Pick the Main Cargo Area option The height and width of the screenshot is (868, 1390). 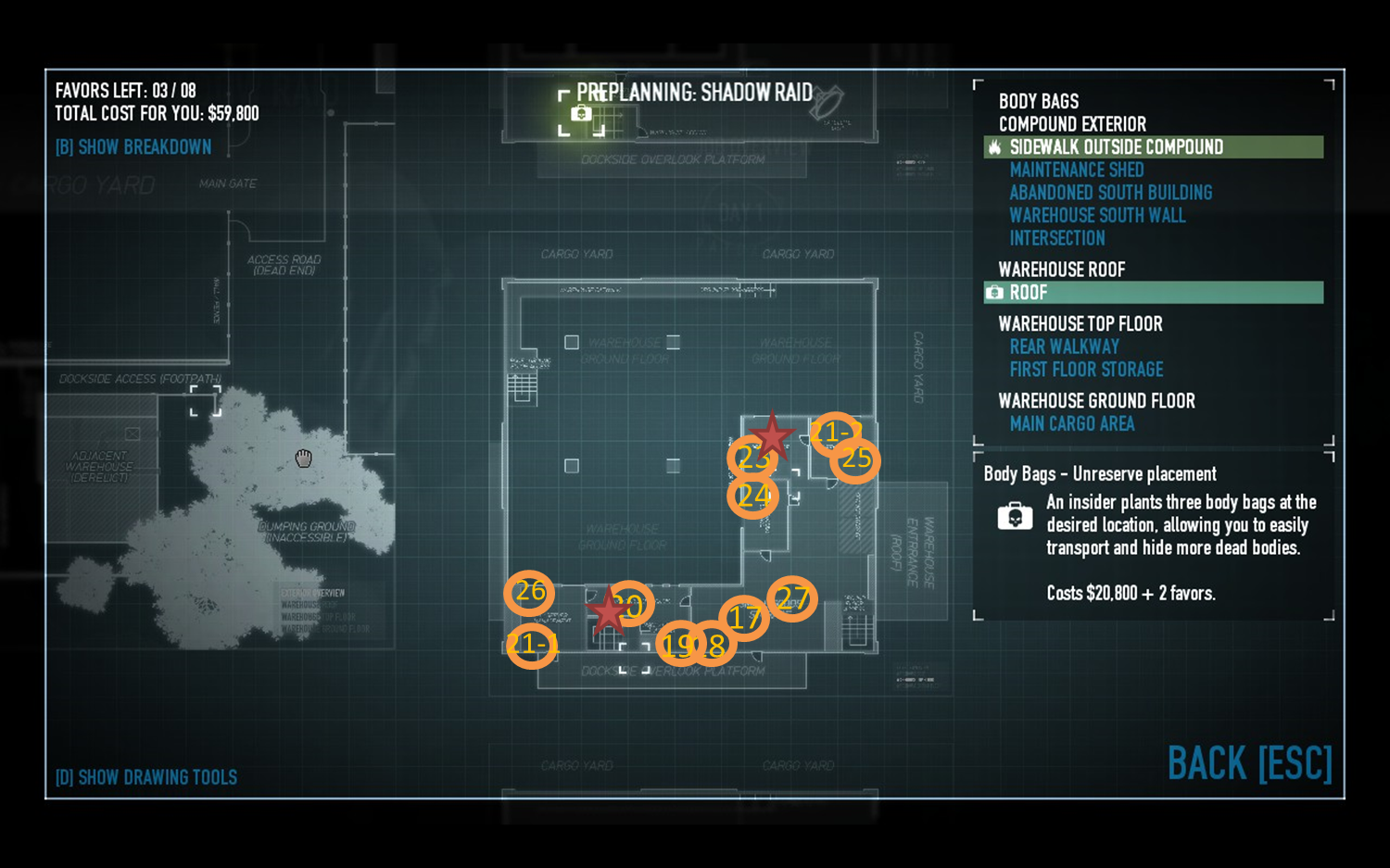pyautogui.click(x=1071, y=423)
